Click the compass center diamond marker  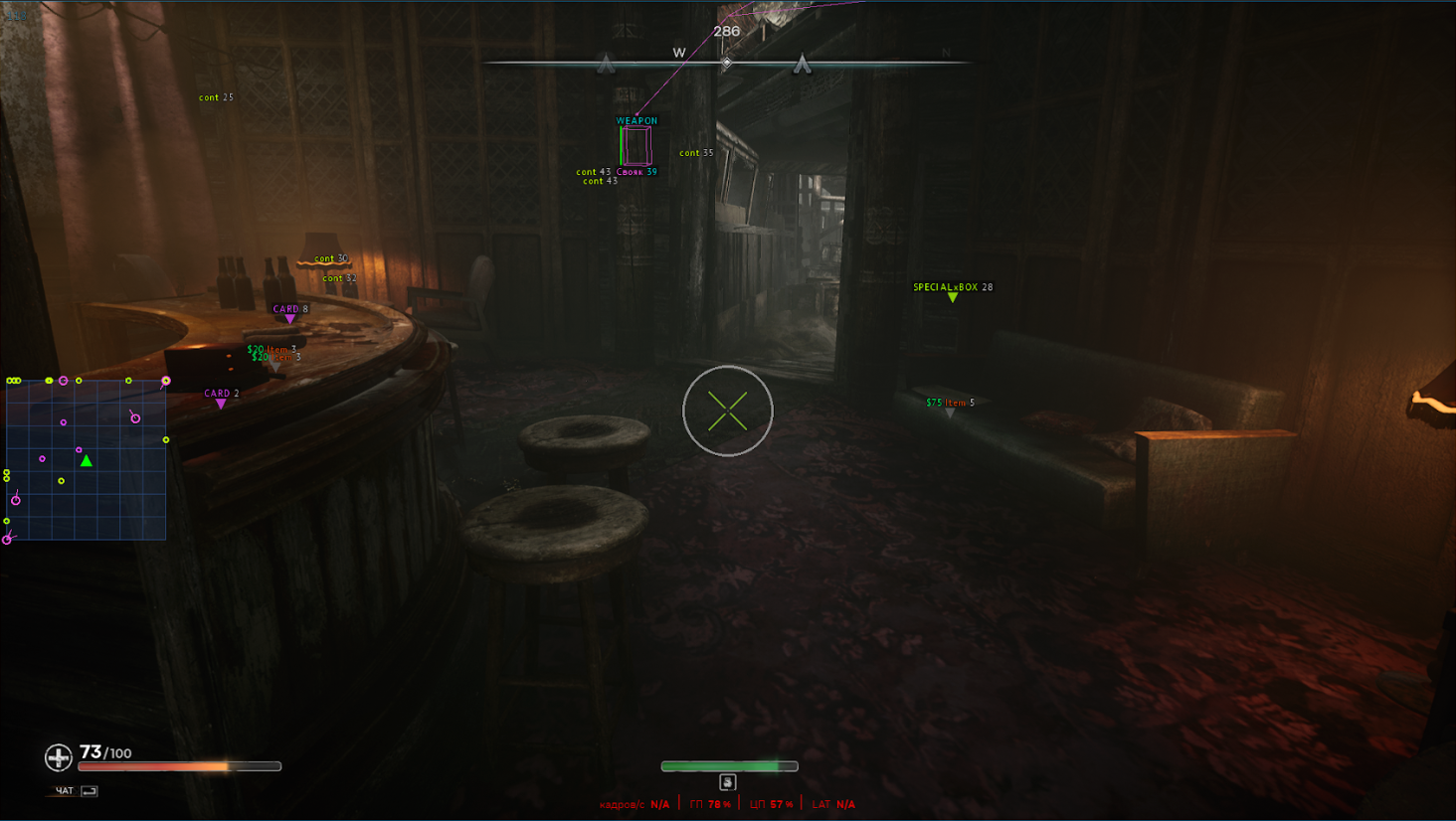pyautogui.click(x=727, y=63)
